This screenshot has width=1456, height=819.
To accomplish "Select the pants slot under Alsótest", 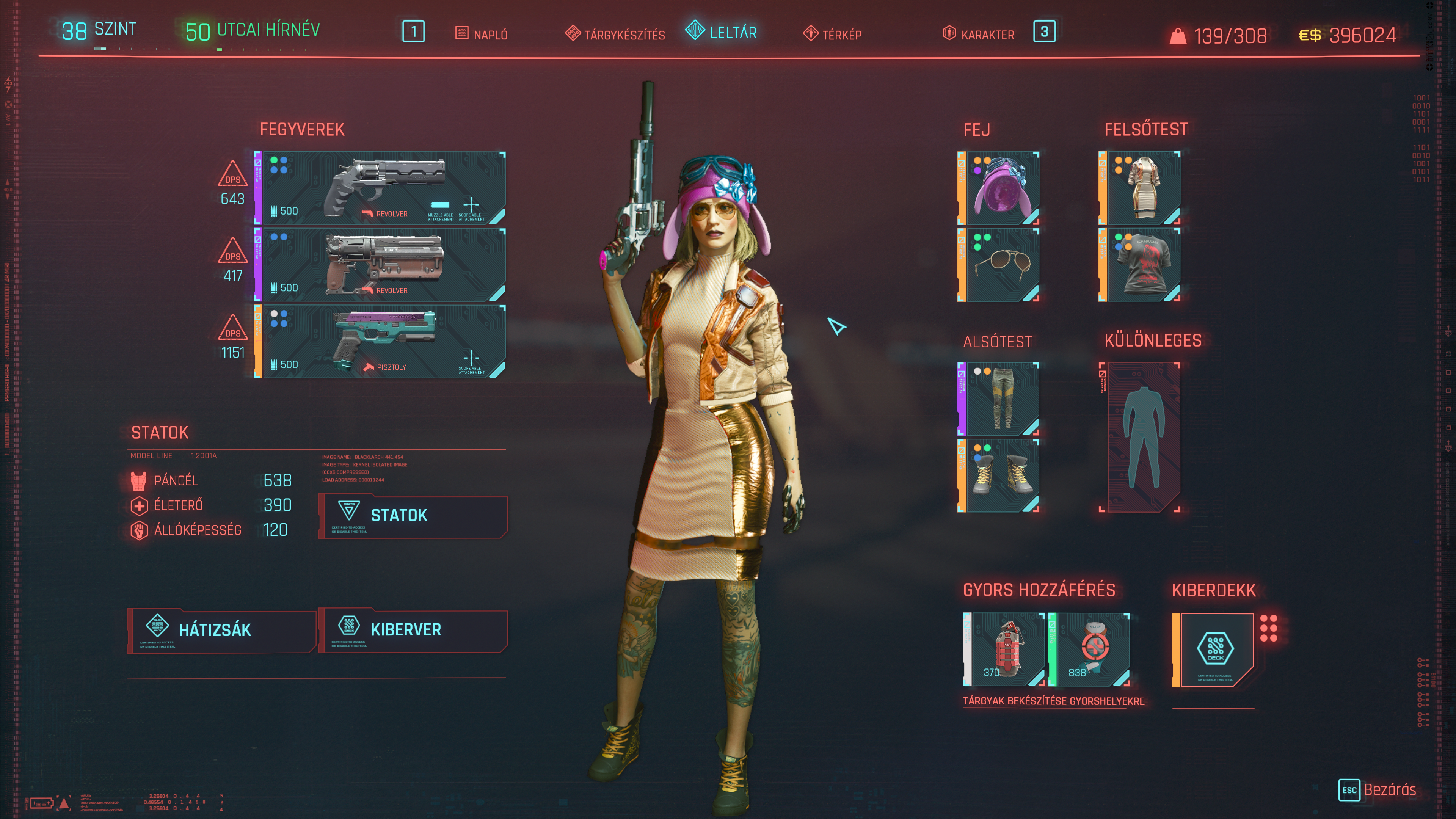I will (x=999, y=399).
